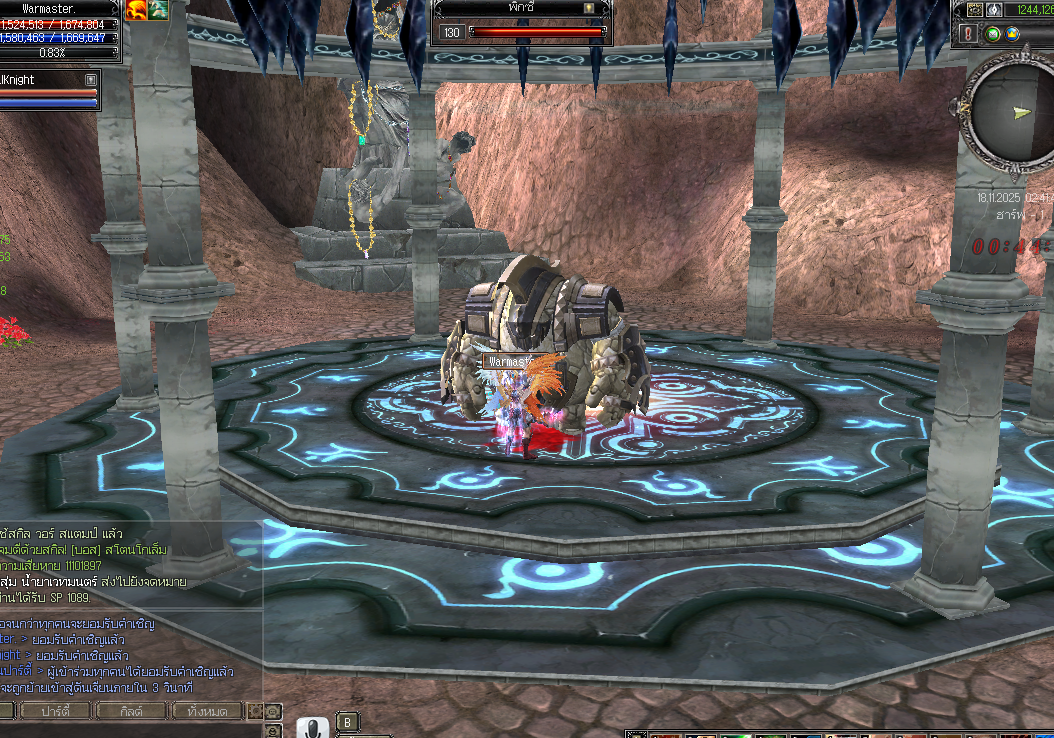Open the blue crown icon
The width and height of the screenshot is (1054, 738).
pyautogui.click(x=1013, y=34)
